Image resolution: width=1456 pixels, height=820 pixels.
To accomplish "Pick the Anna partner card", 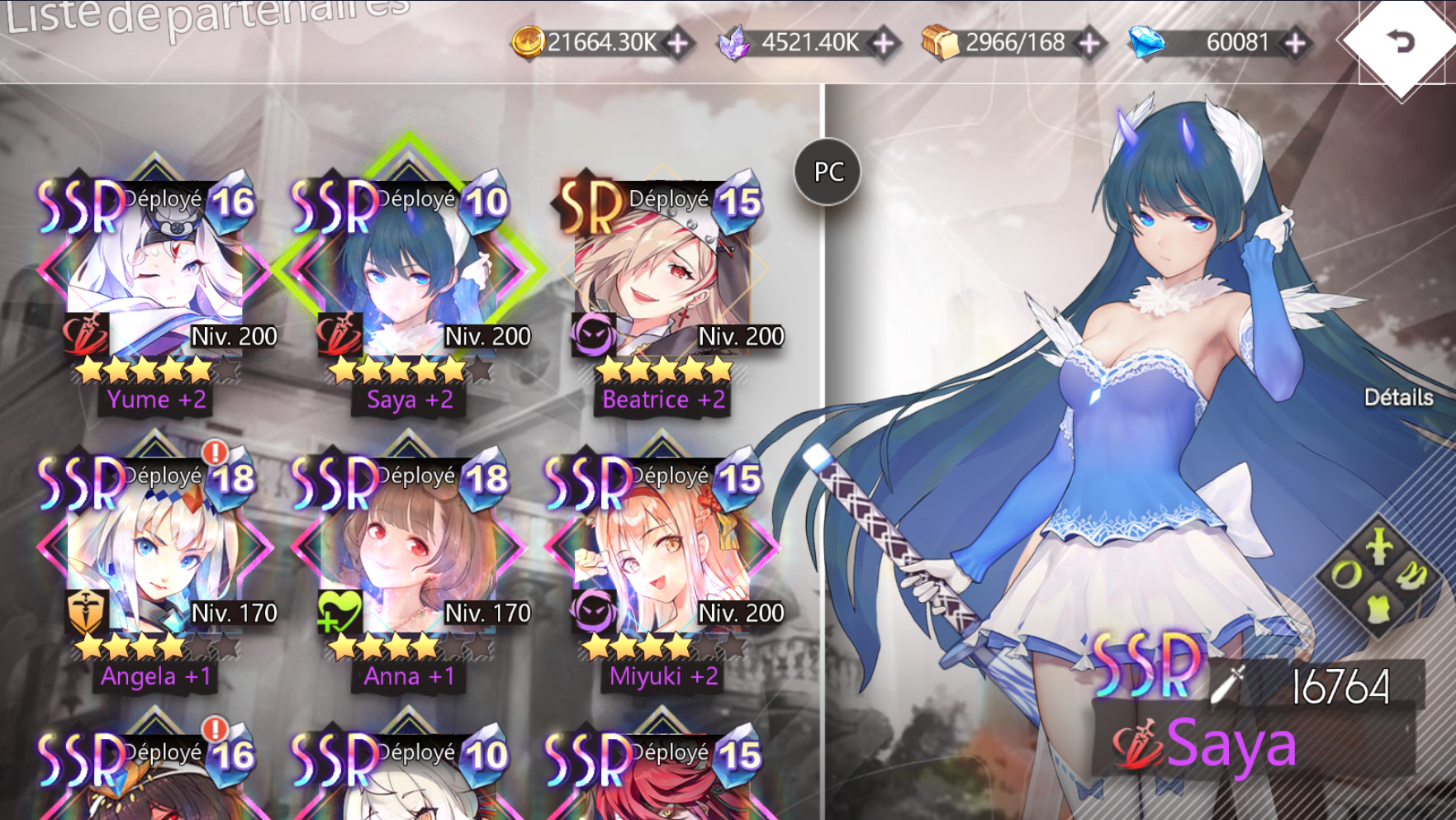I will (409, 549).
